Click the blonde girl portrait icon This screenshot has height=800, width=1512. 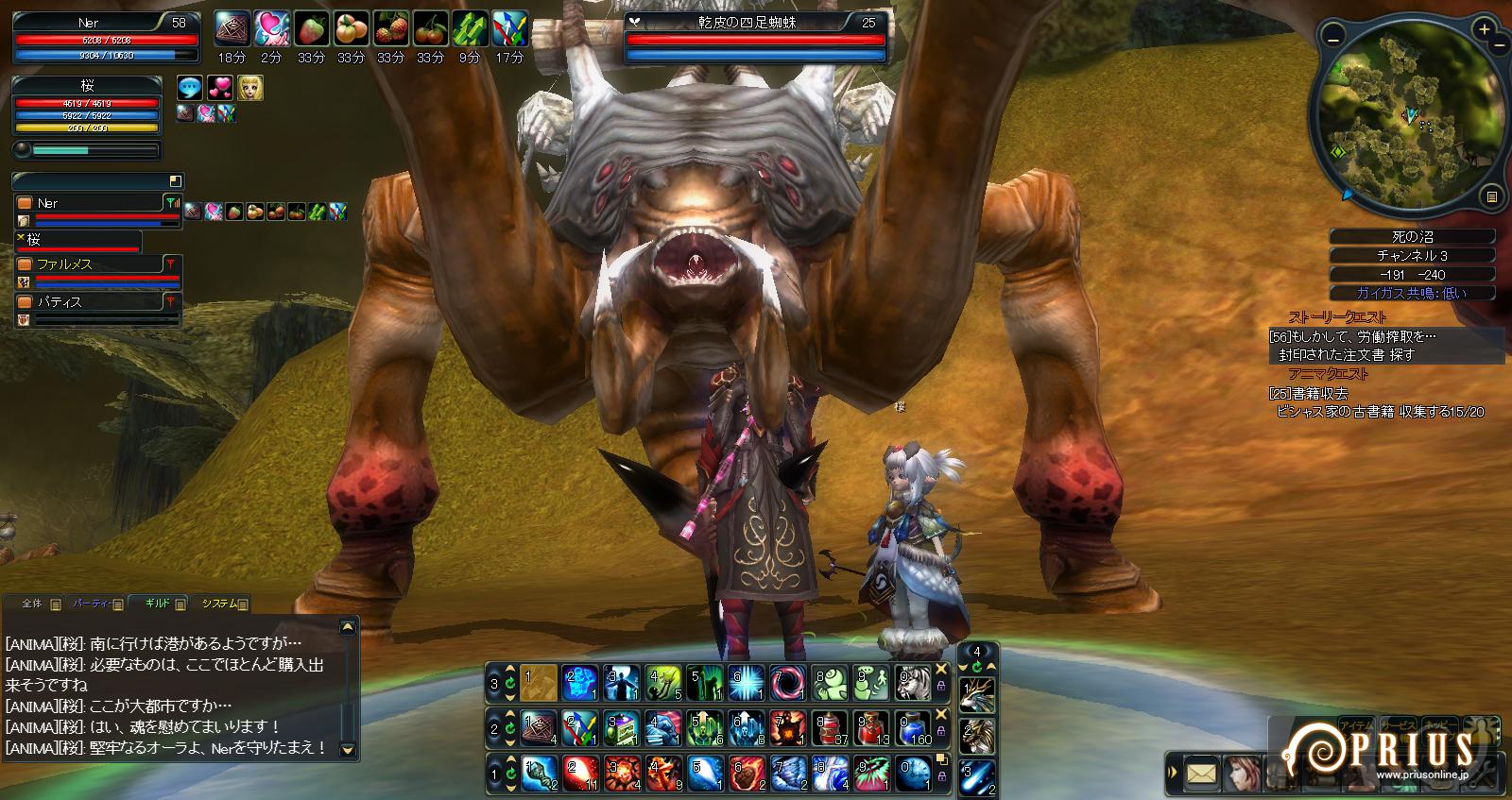[250, 88]
